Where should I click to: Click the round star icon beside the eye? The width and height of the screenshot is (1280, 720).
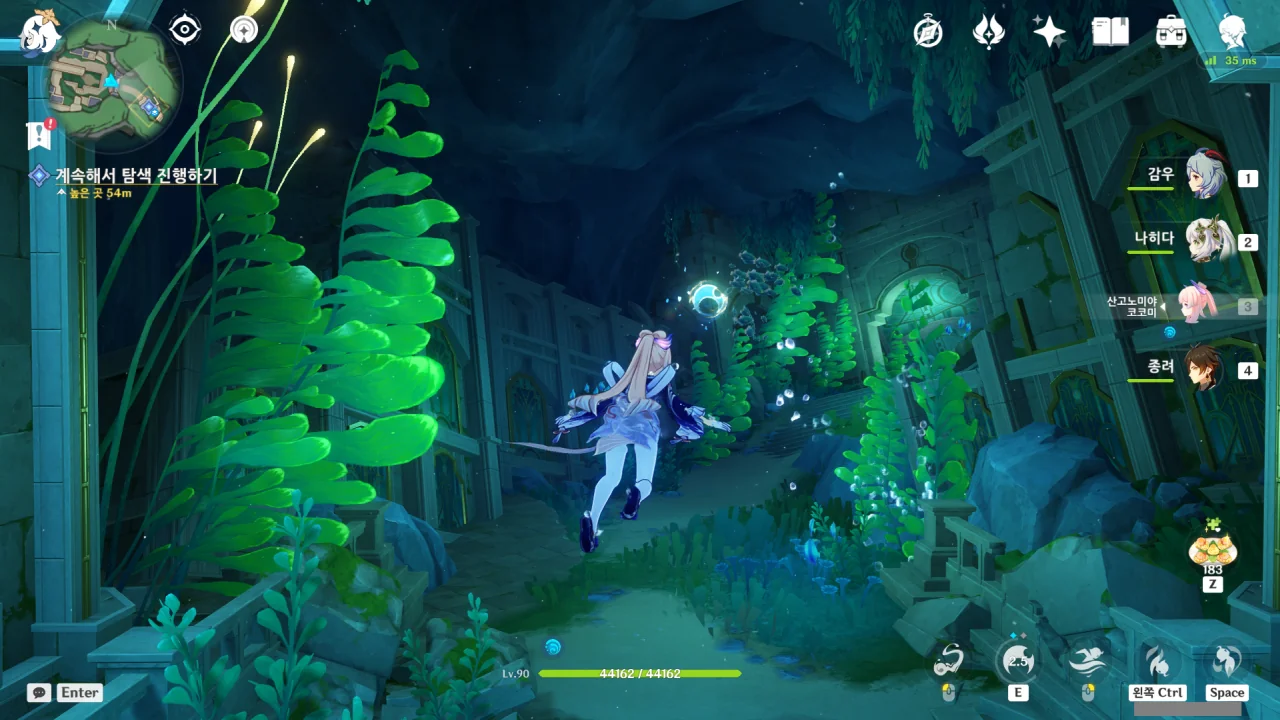click(x=243, y=30)
